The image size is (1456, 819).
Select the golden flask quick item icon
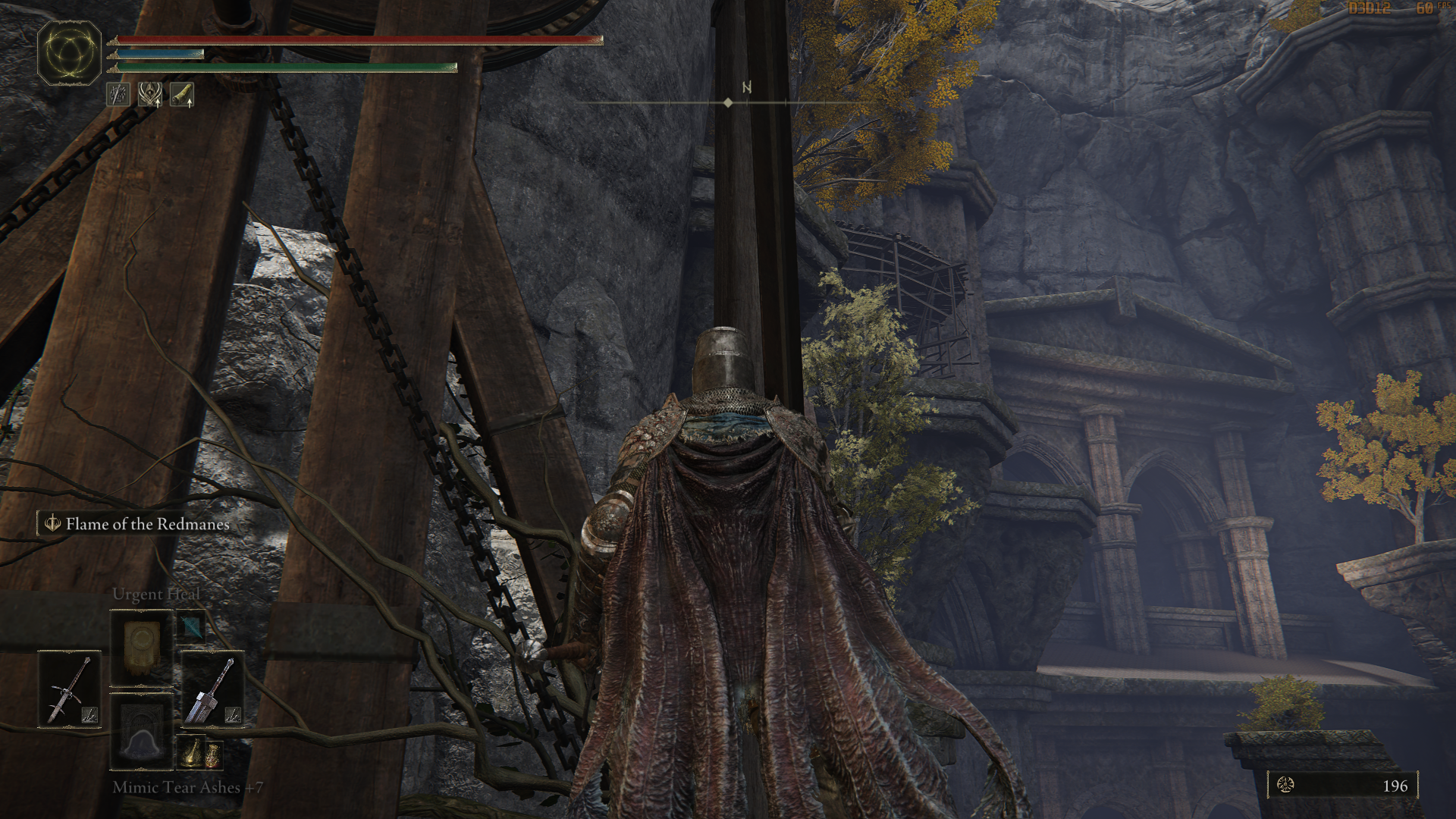click(x=191, y=752)
